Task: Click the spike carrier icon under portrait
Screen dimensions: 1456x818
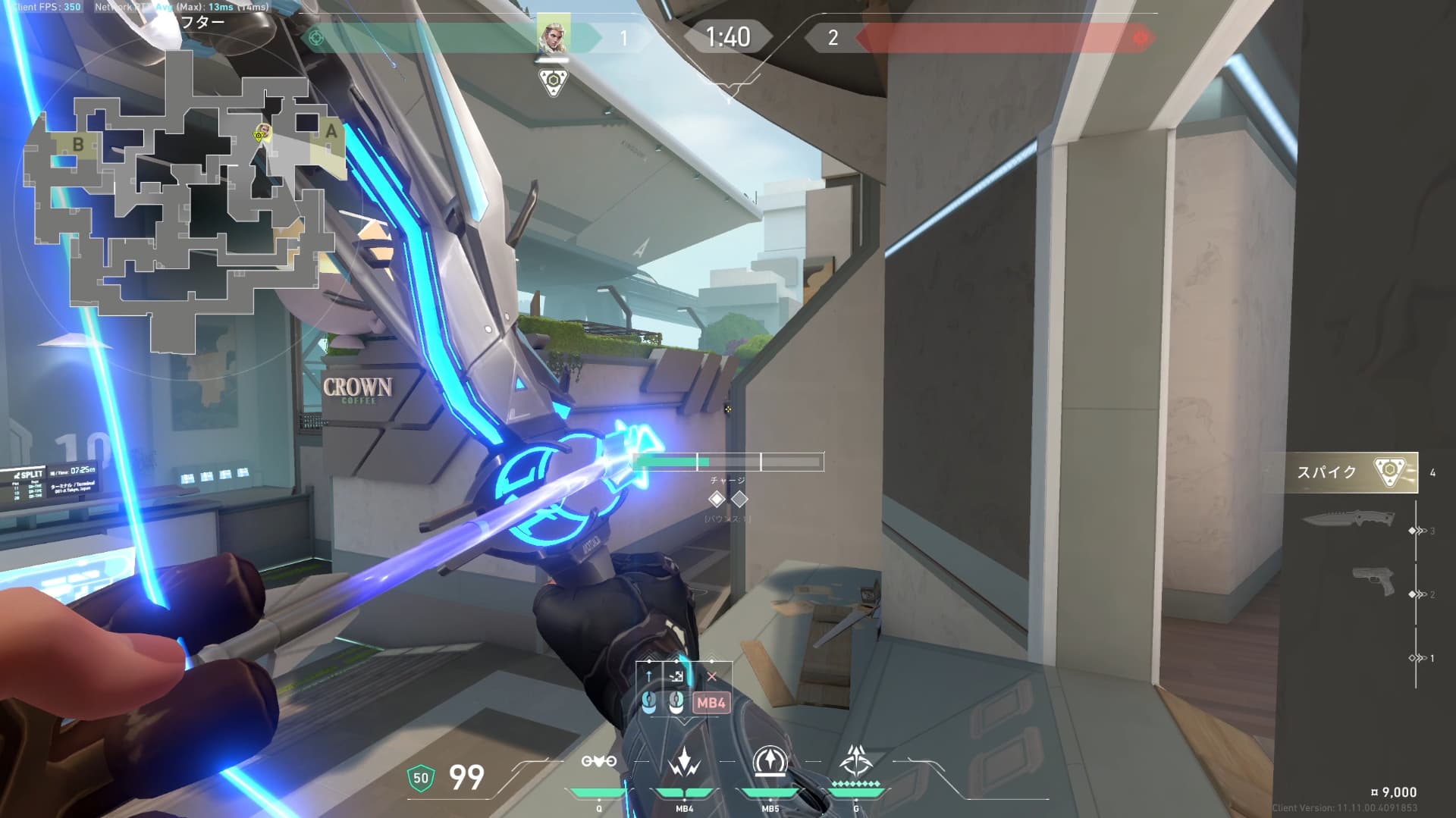Action: coord(554,81)
